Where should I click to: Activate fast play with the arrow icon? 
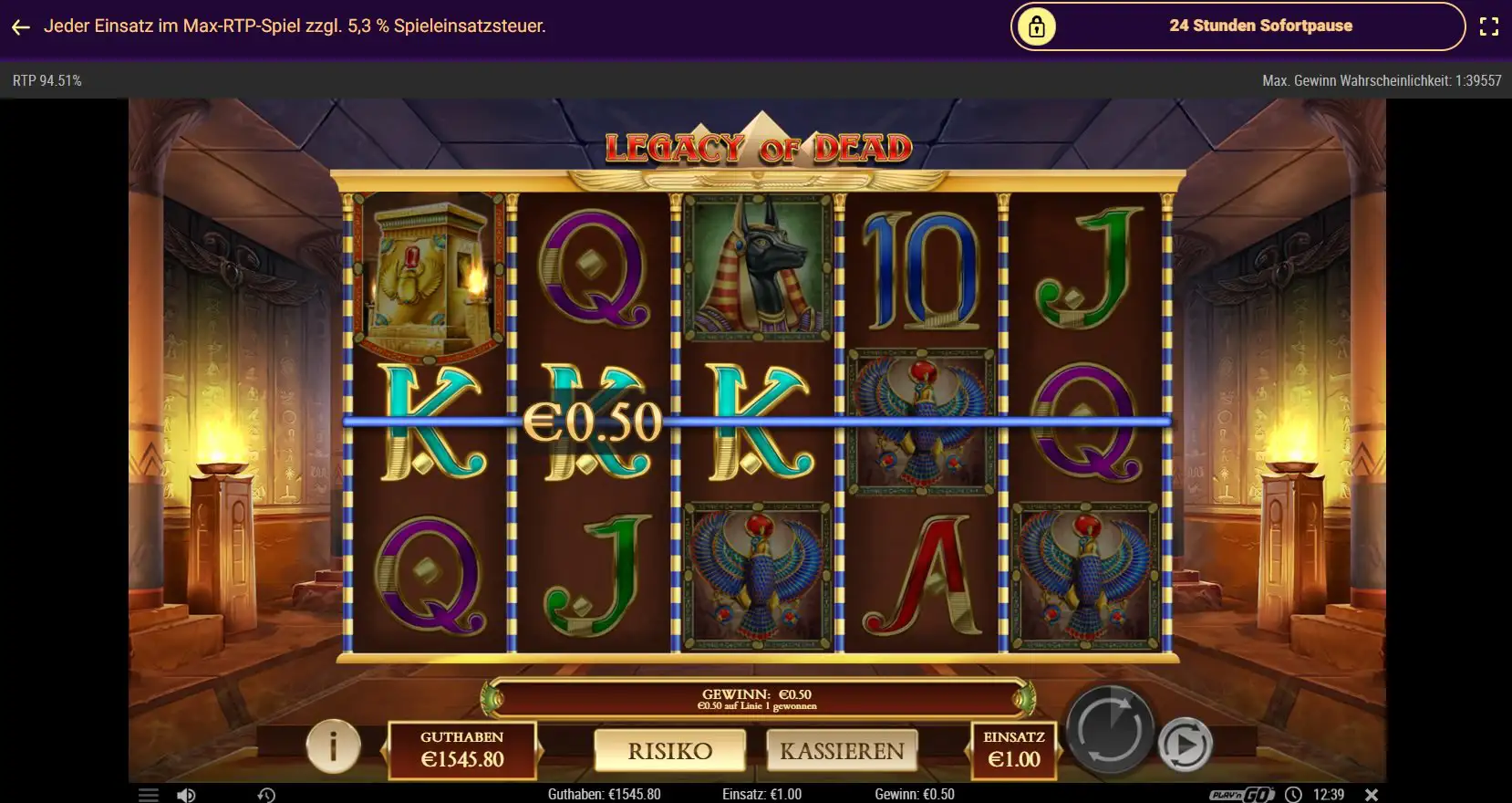1186,744
